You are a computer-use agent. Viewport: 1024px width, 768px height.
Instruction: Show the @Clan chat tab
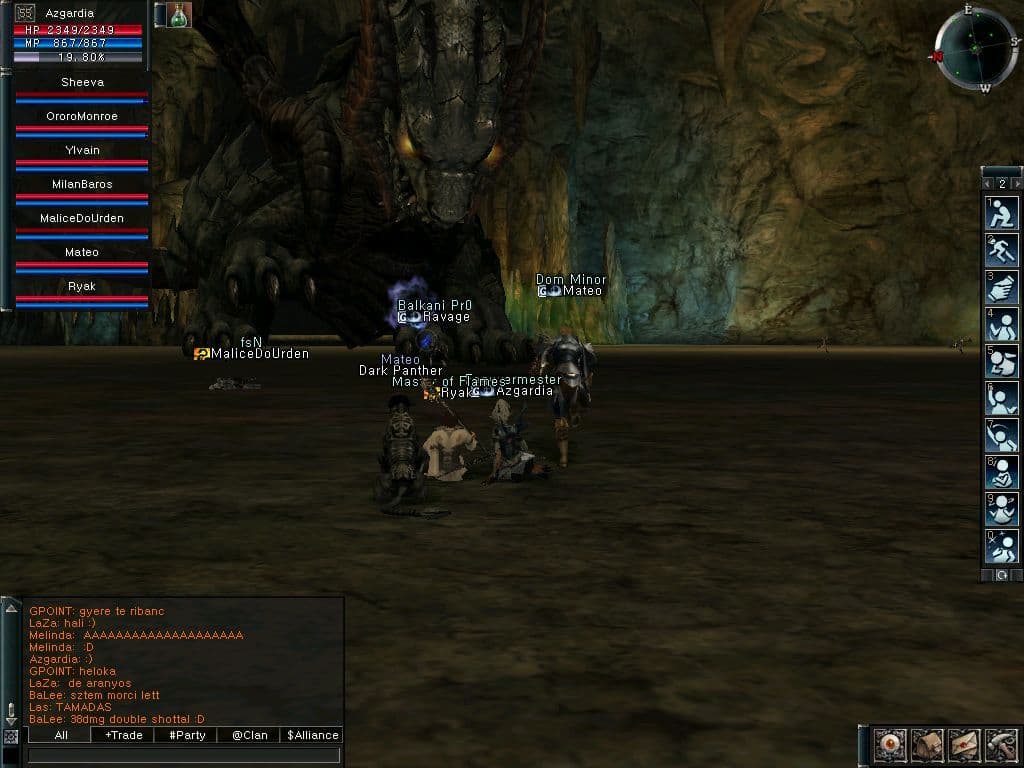click(249, 735)
